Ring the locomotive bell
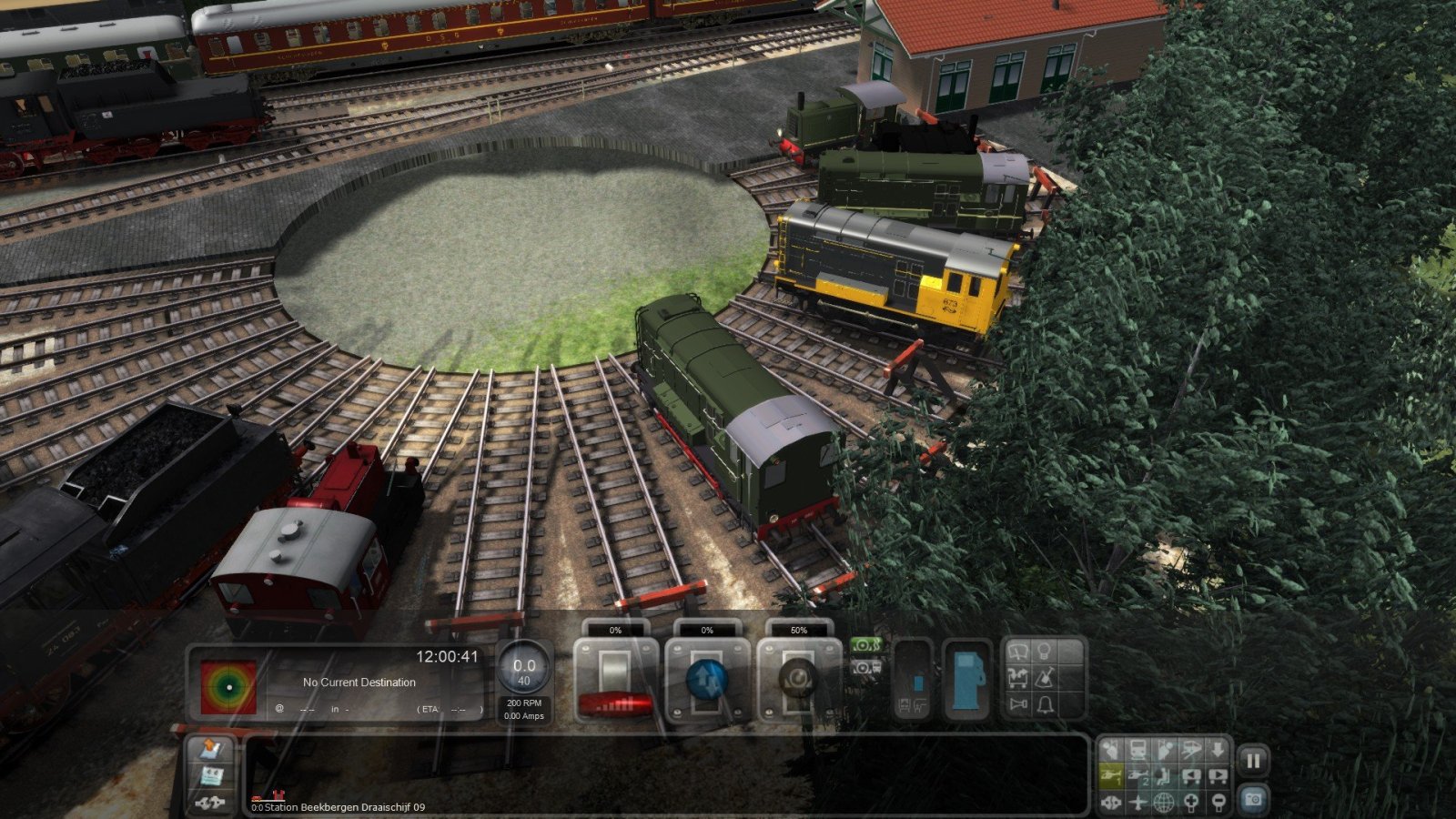1456x819 pixels. pos(1046,705)
